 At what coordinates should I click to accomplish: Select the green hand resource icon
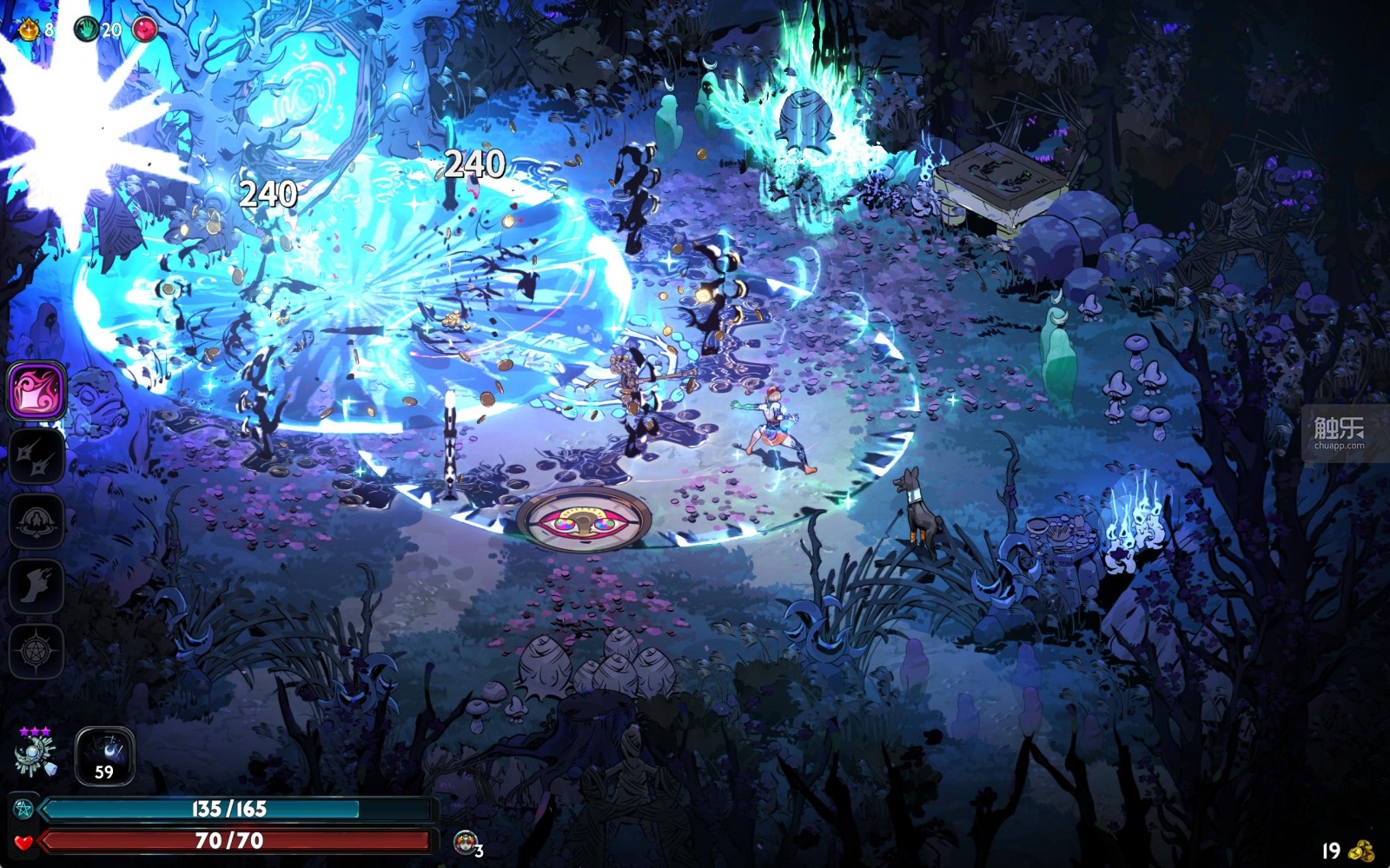click(x=86, y=30)
